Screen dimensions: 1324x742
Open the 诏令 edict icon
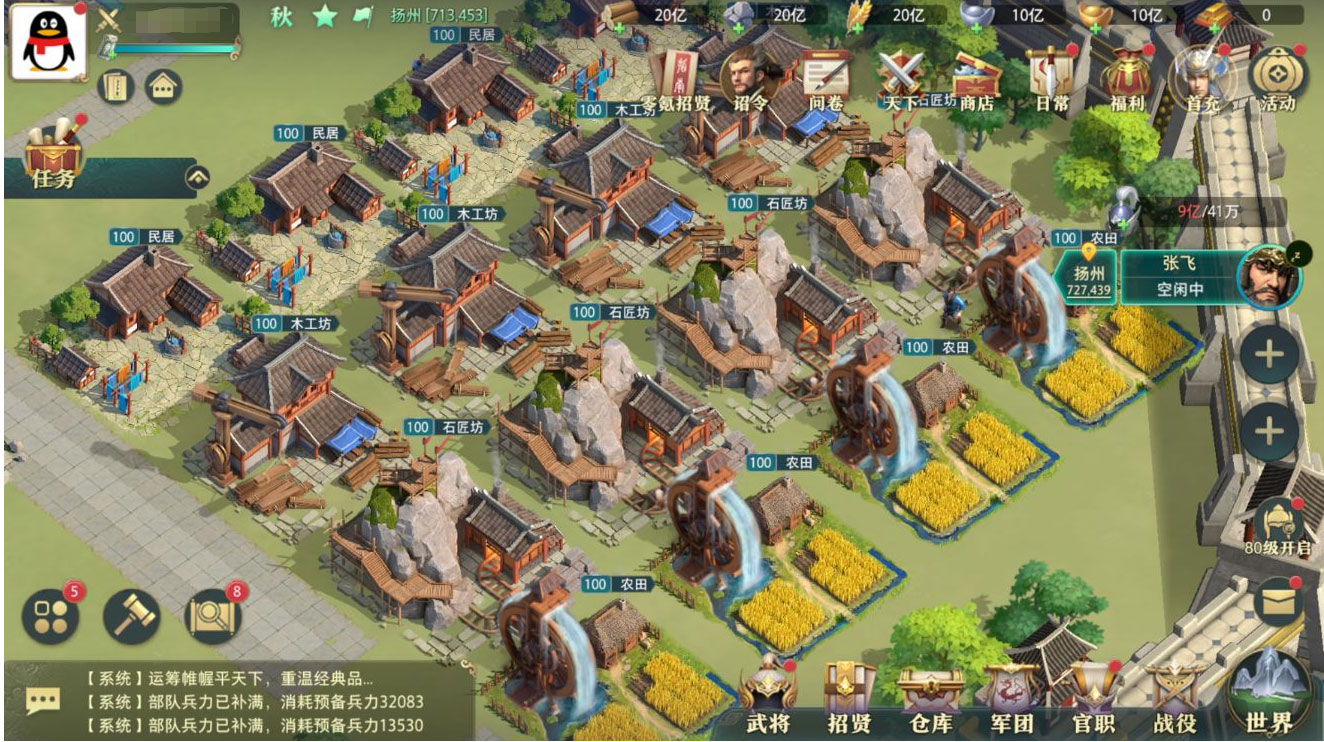(x=750, y=78)
